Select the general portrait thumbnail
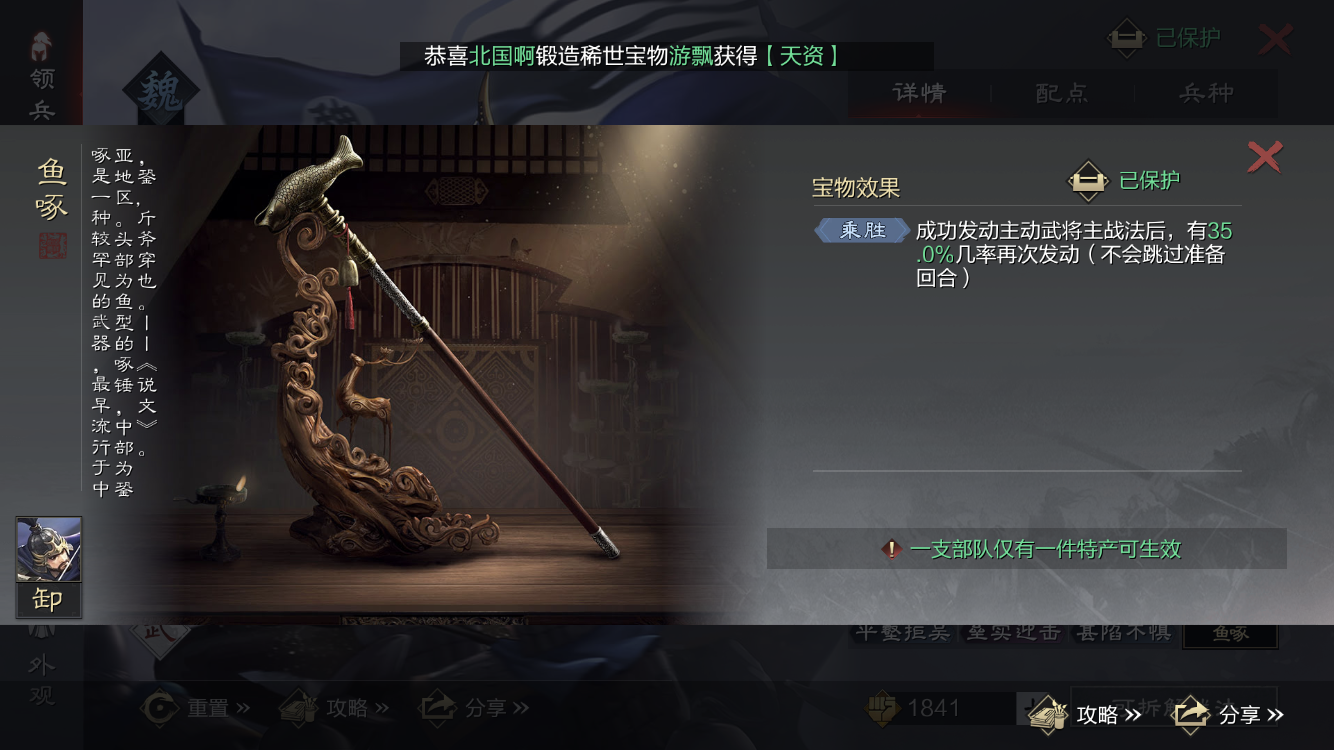The image size is (1334, 750). click(49, 549)
